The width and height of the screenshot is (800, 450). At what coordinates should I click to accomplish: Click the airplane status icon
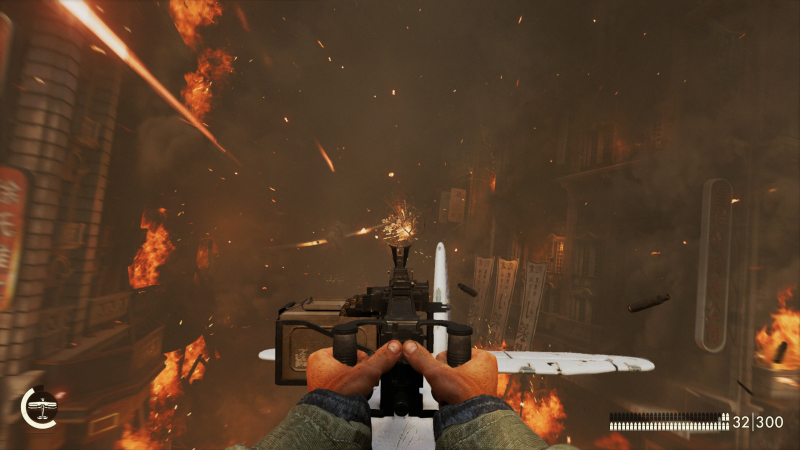pos(40,407)
